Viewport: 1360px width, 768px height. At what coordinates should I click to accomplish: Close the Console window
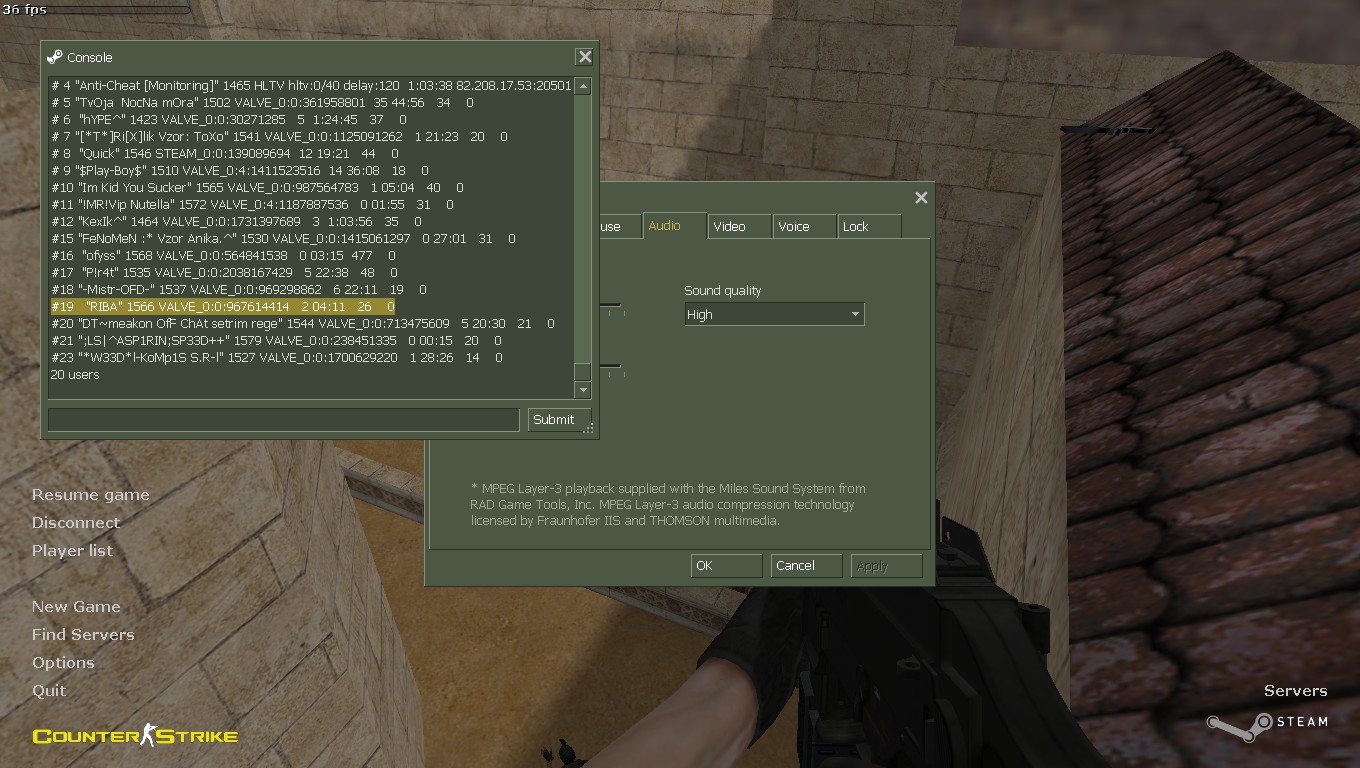click(x=585, y=57)
